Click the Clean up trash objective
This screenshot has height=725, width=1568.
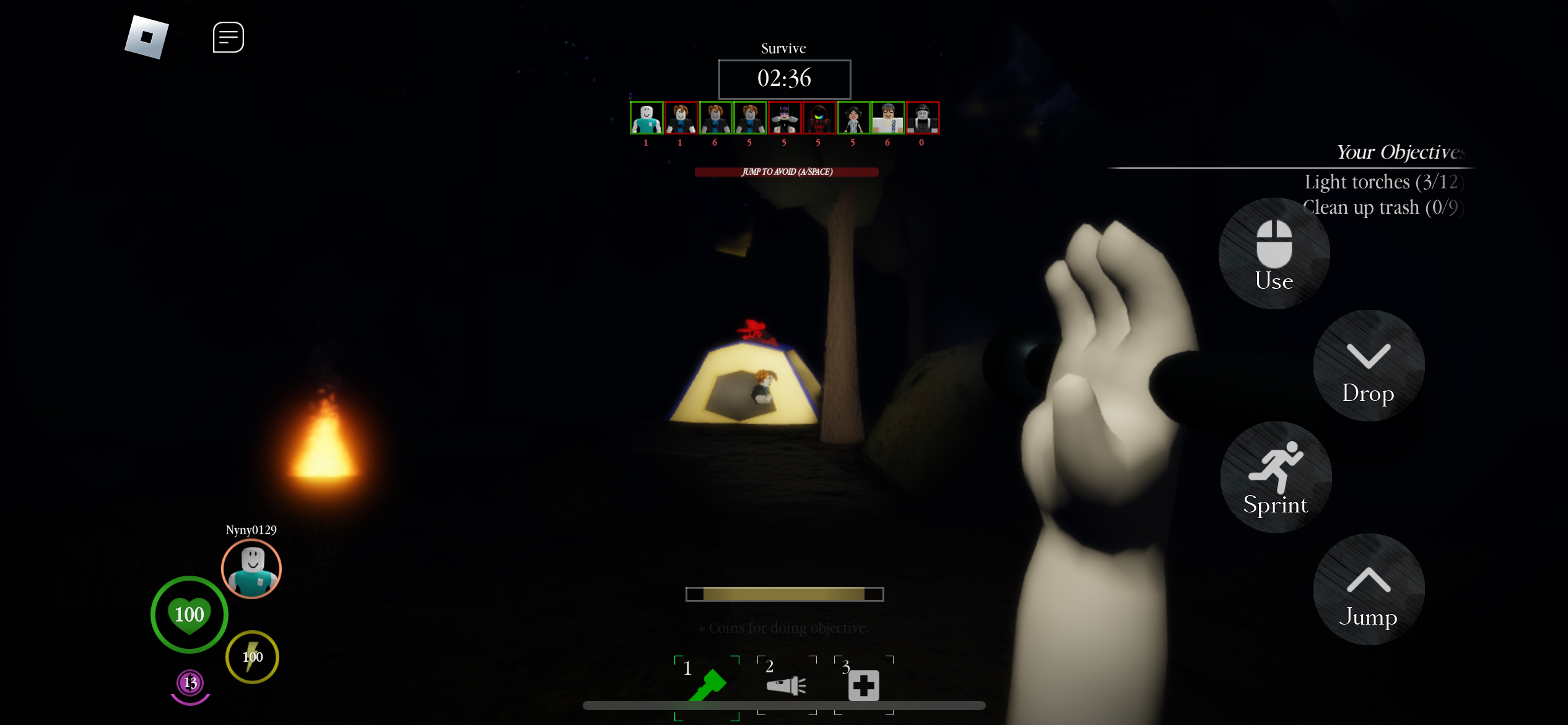tap(1383, 208)
